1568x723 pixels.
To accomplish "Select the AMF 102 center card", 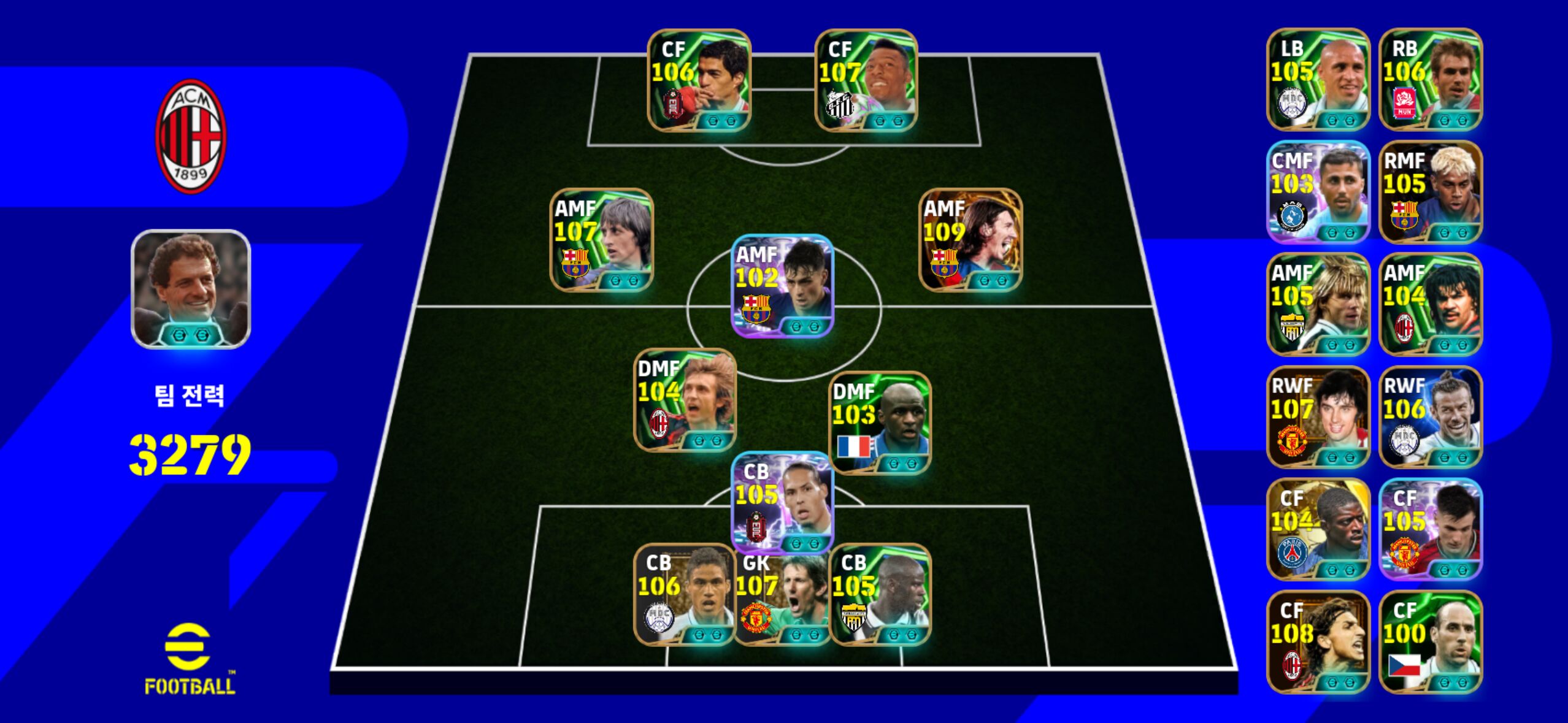I will 782,286.
